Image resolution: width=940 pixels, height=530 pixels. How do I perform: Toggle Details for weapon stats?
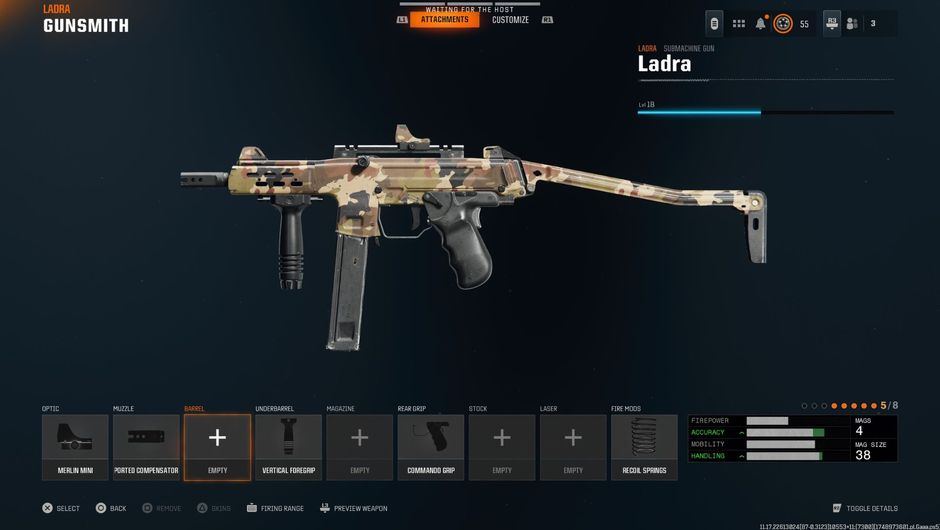(x=865, y=508)
